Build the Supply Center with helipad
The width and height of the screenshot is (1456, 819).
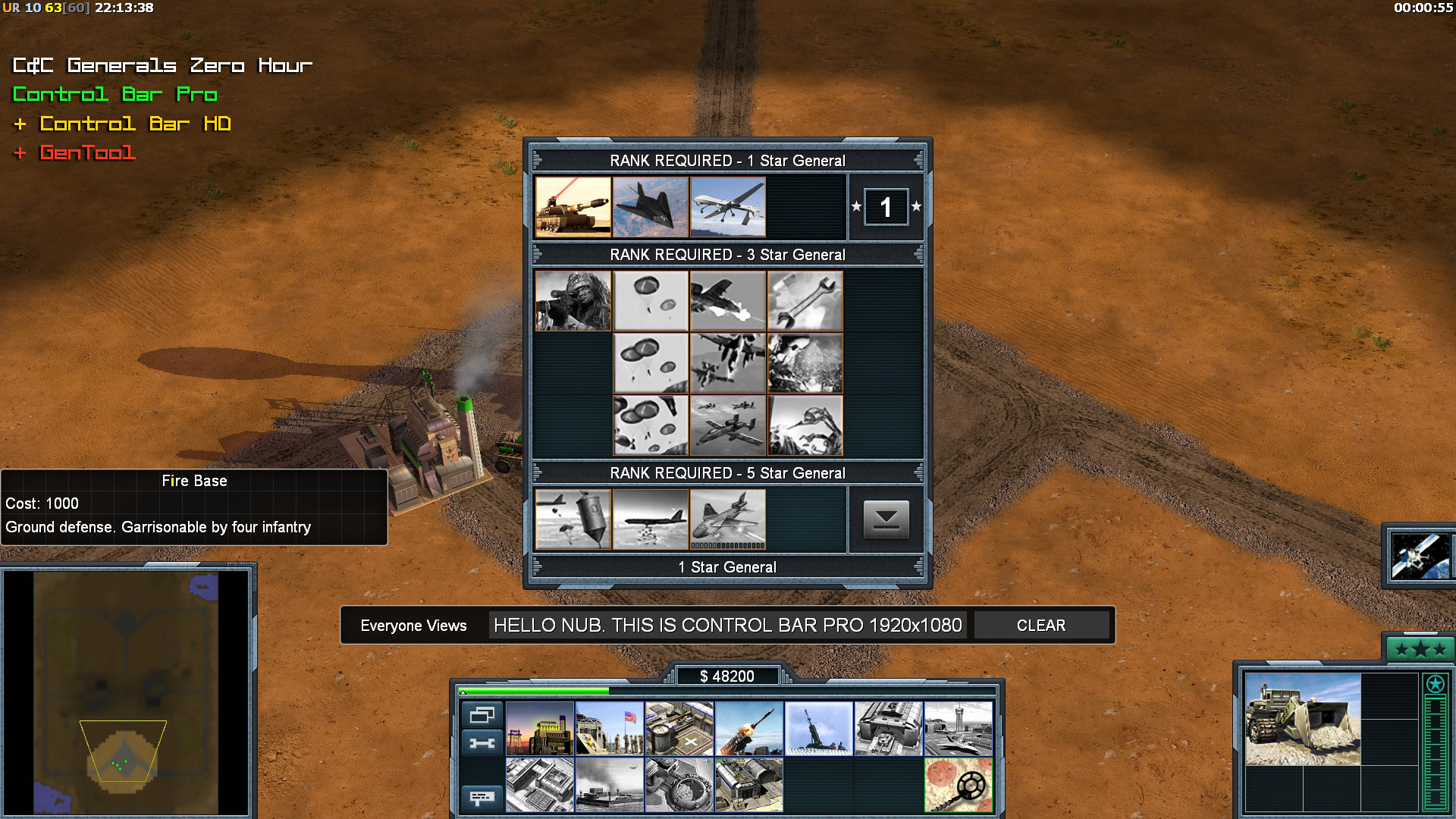coord(679,729)
